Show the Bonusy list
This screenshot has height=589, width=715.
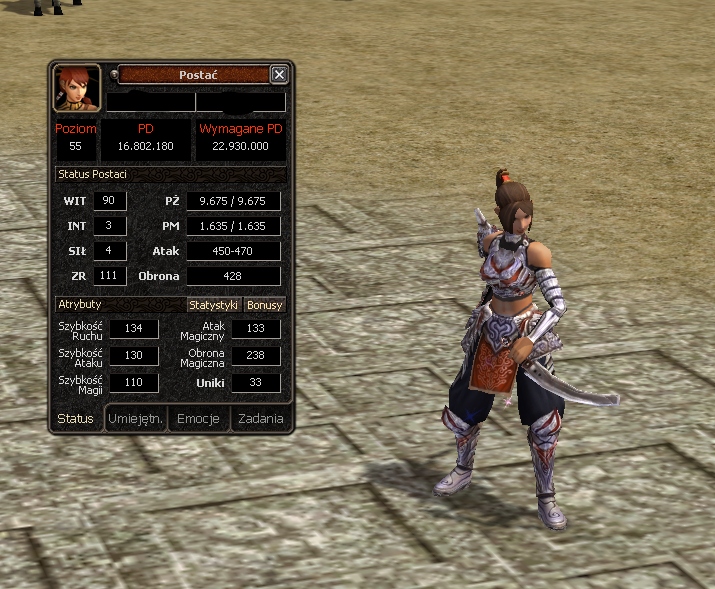click(265, 305)
